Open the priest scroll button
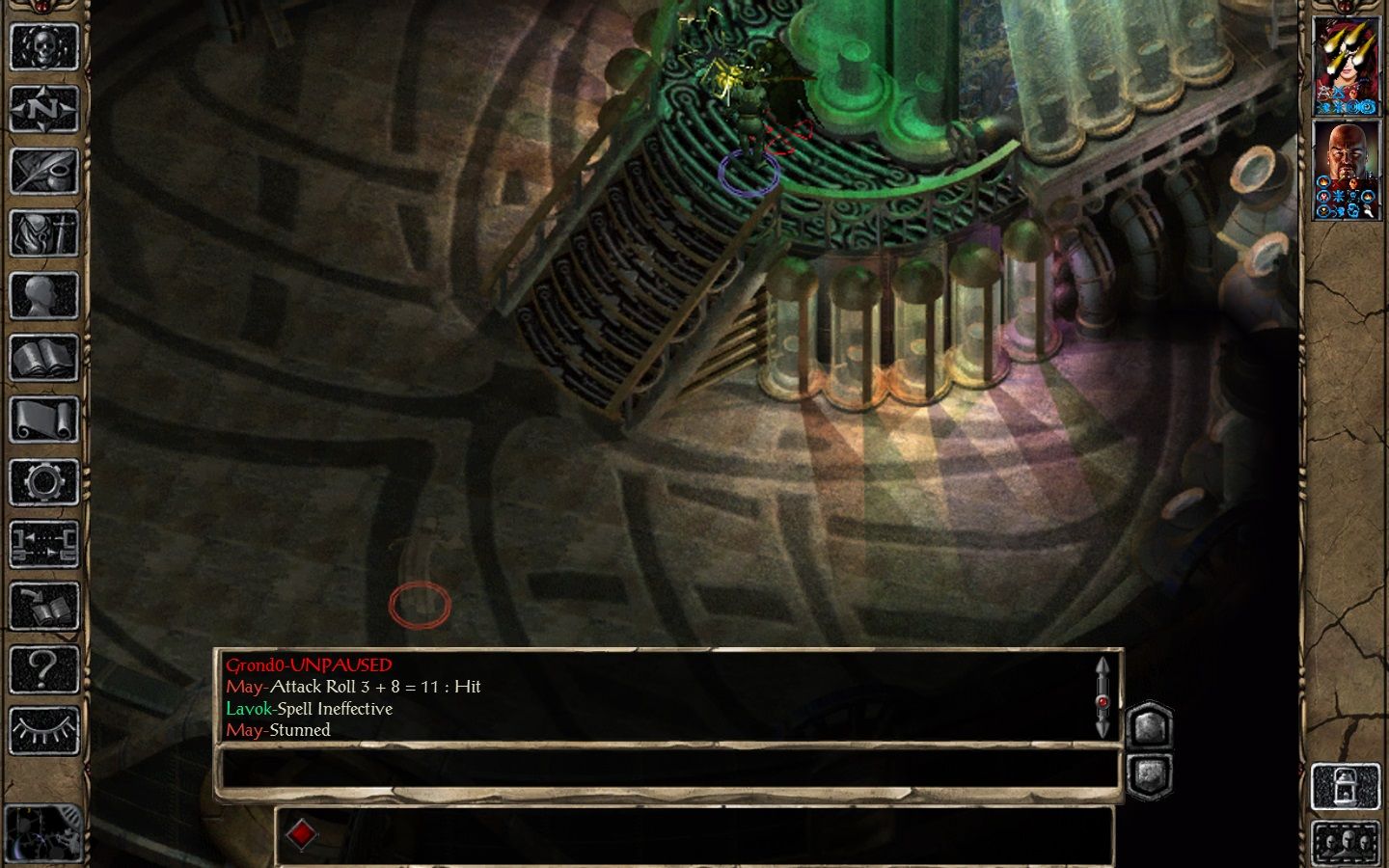The width and height of the screenshot is (1389, 868). click(44, 420)
